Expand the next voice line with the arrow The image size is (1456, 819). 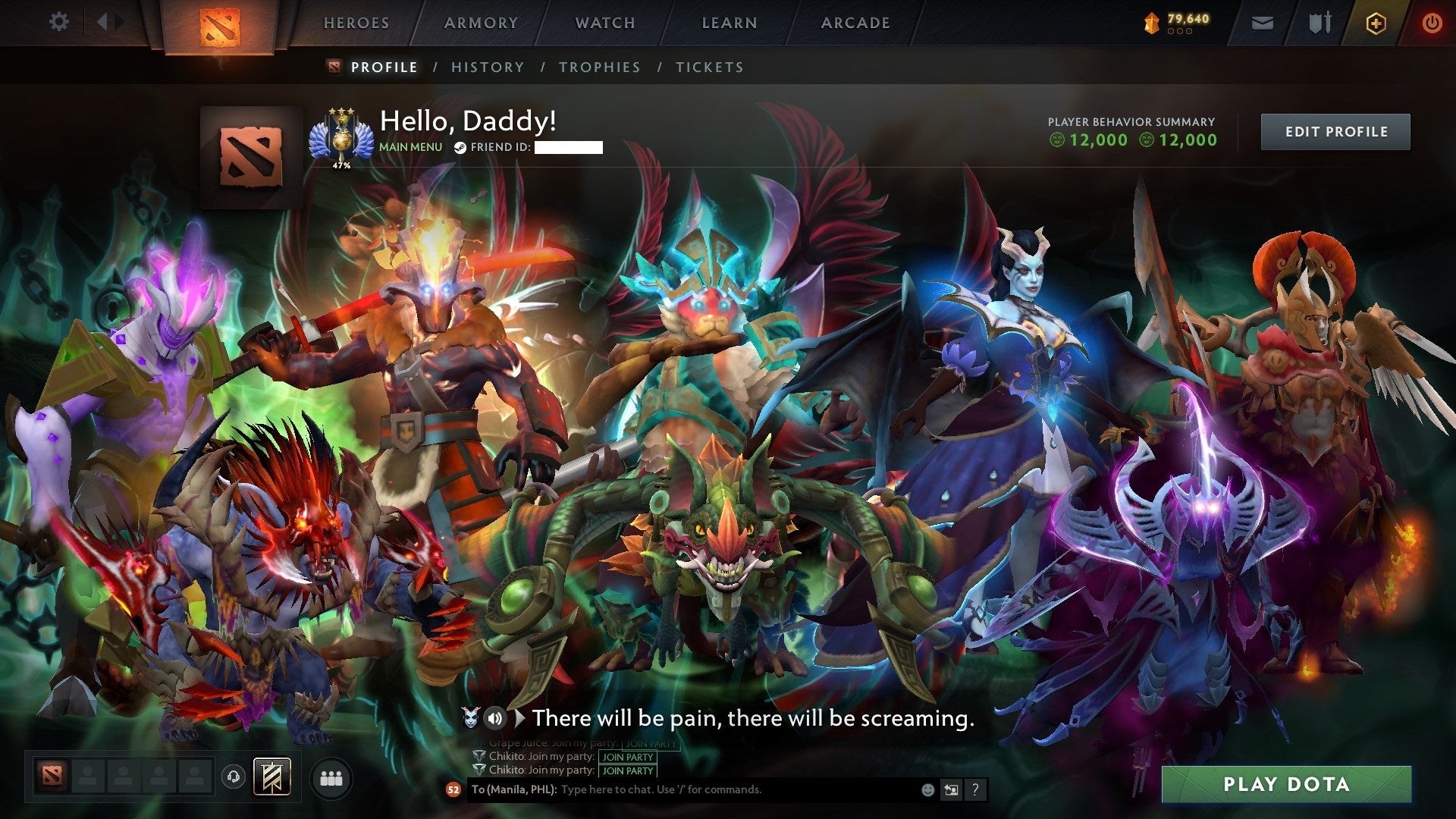click(521, 718)
